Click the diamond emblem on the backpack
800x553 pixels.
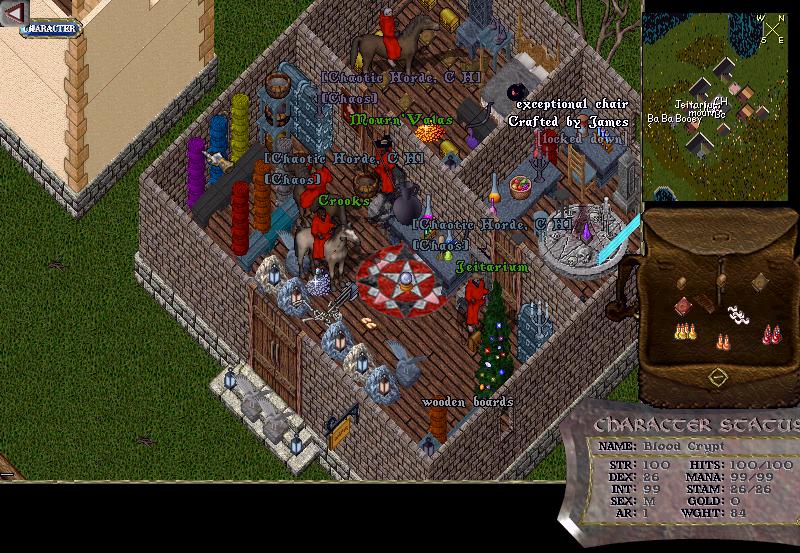click(x=716, y=377)
